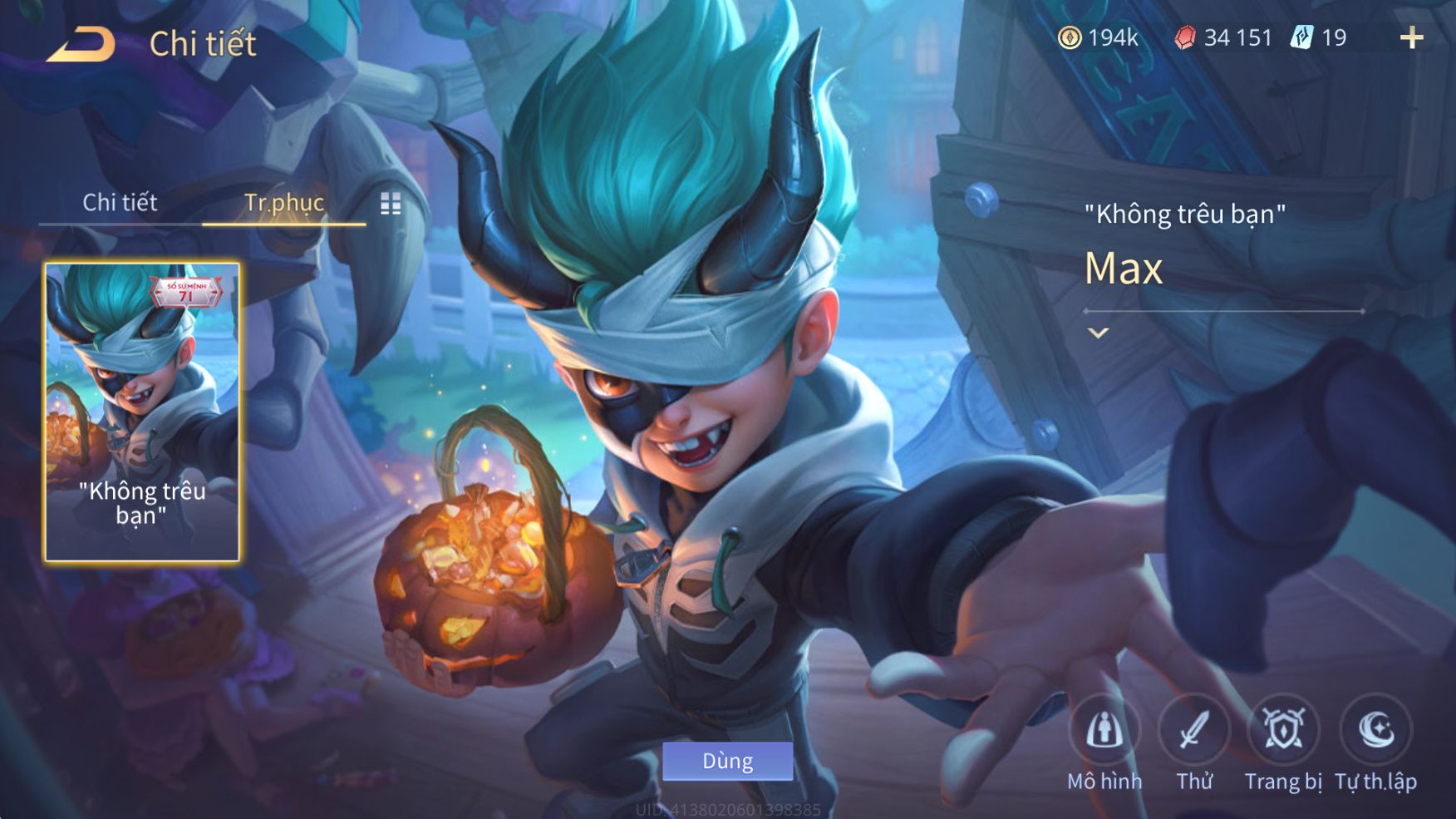Open the Tự th.lập moon icon
Screen dimensions: 1456x819
tap(1375, 730)
